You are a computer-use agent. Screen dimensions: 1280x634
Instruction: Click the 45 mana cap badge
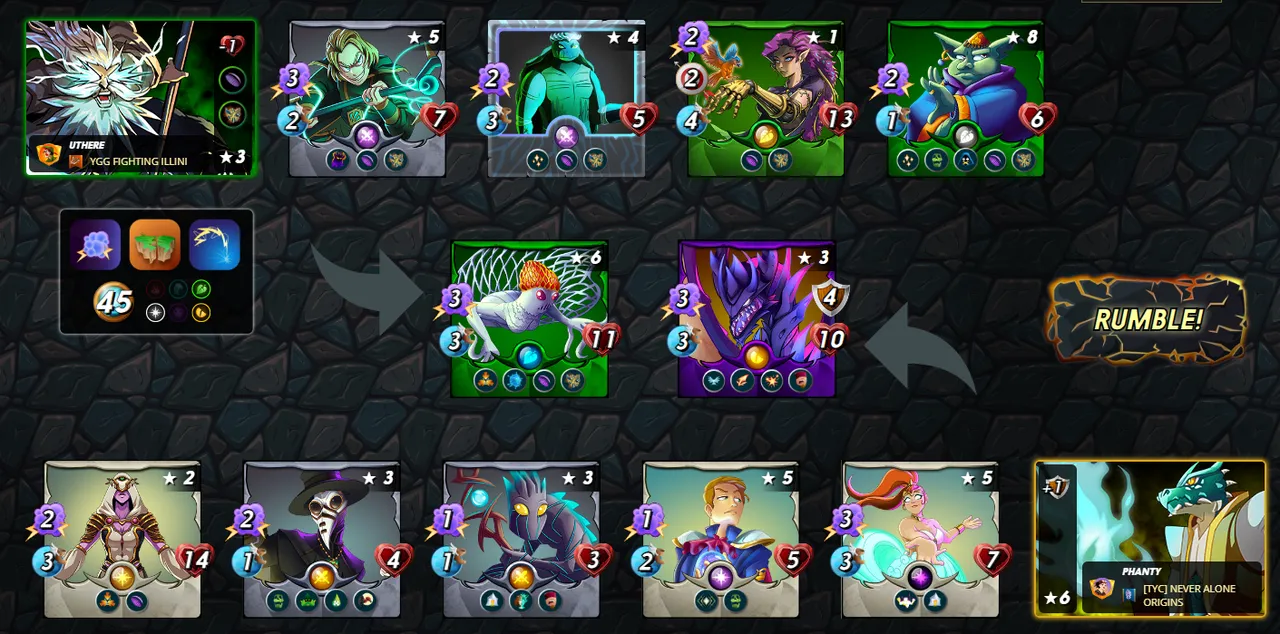[114, 301]
